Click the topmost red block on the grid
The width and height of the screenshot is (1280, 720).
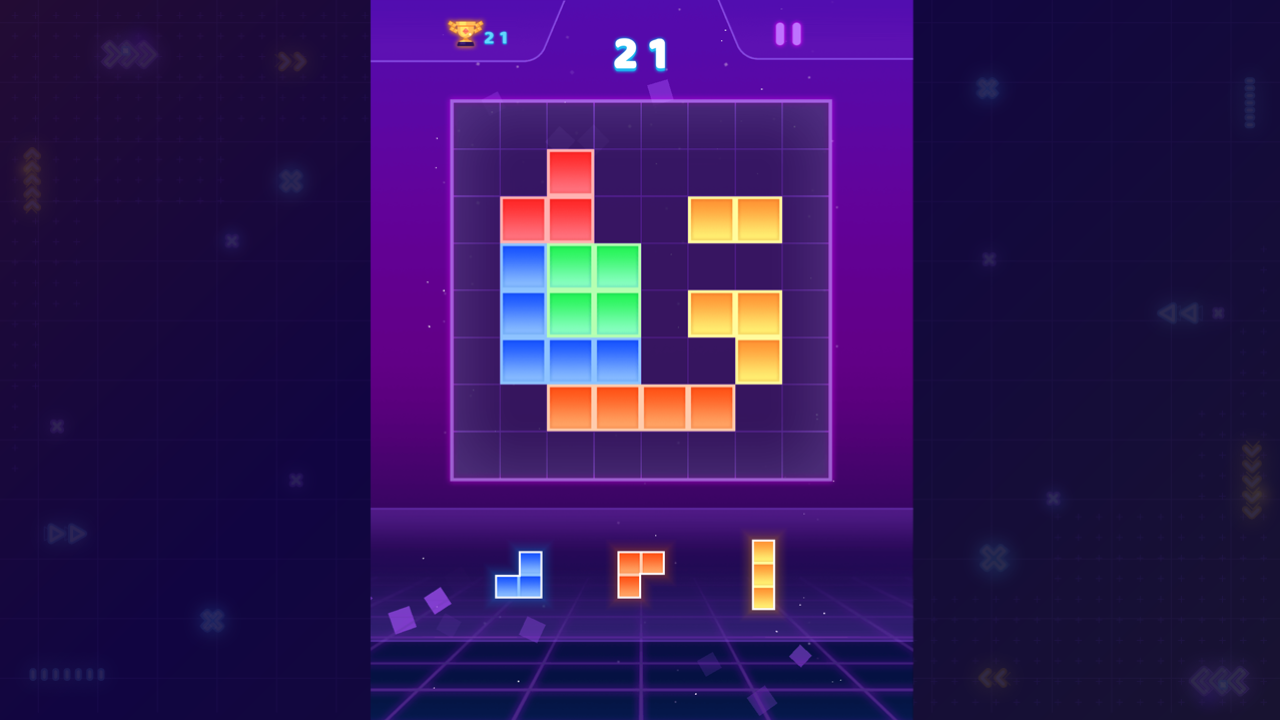tap(569, 170)
